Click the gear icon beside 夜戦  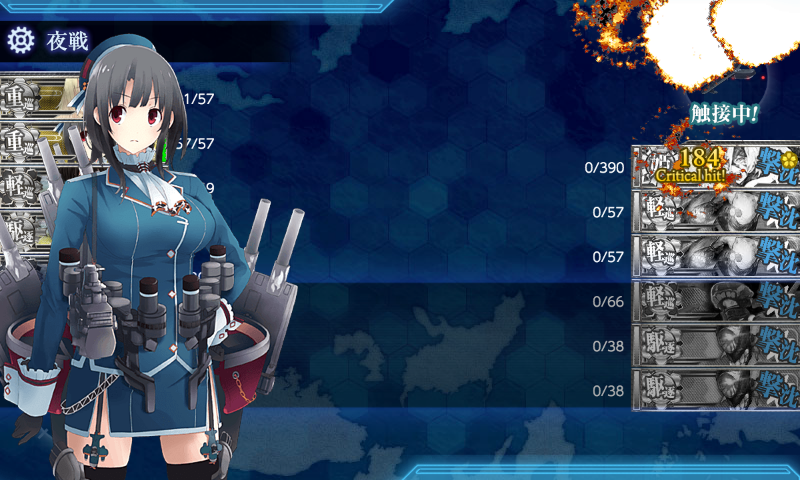pyautogui.click(x=21, y=41)
